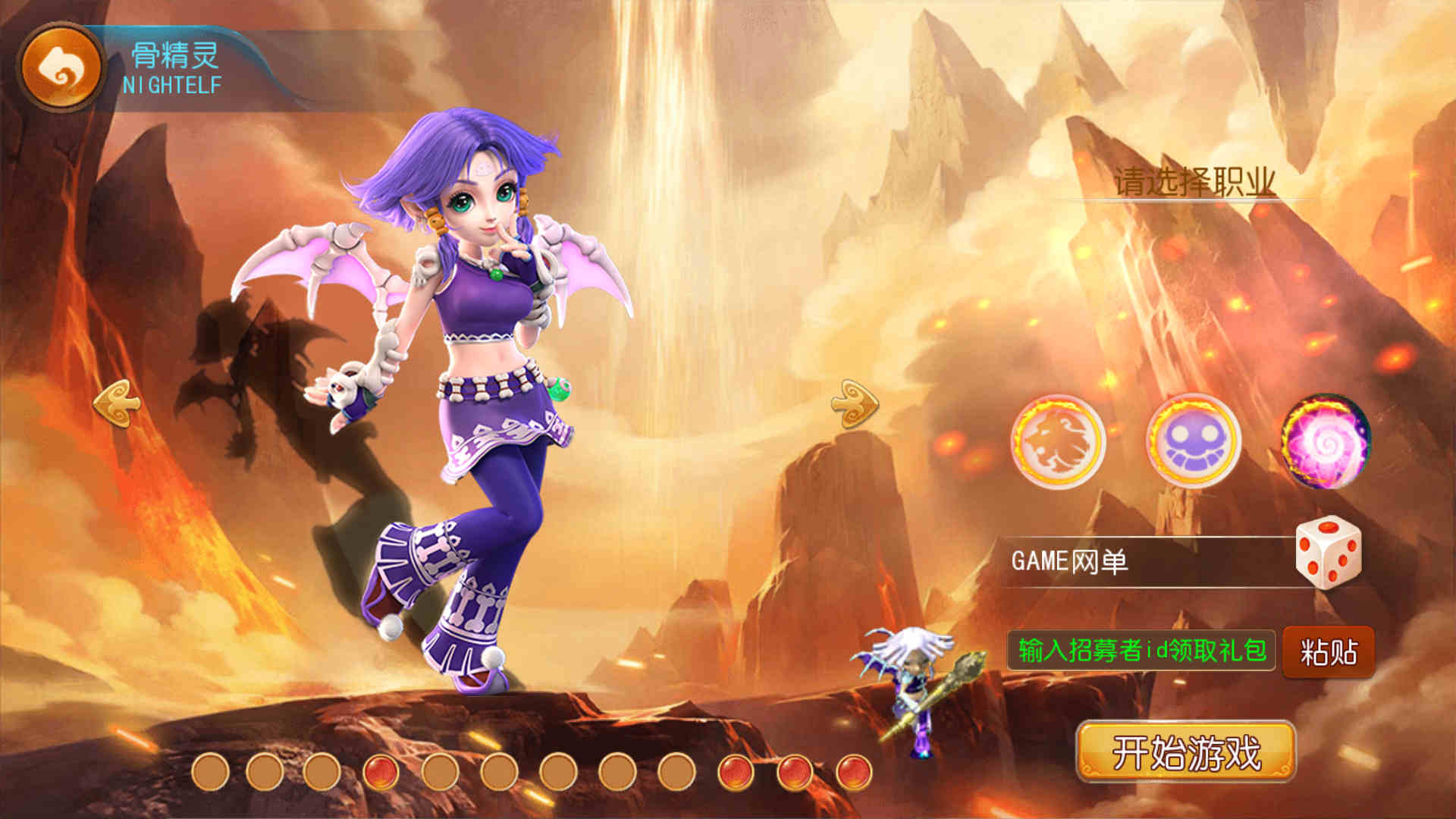This screenshot has width=1456, height=819.
Task: Paste with the 粘贴 button
Action: [1329, 652]
